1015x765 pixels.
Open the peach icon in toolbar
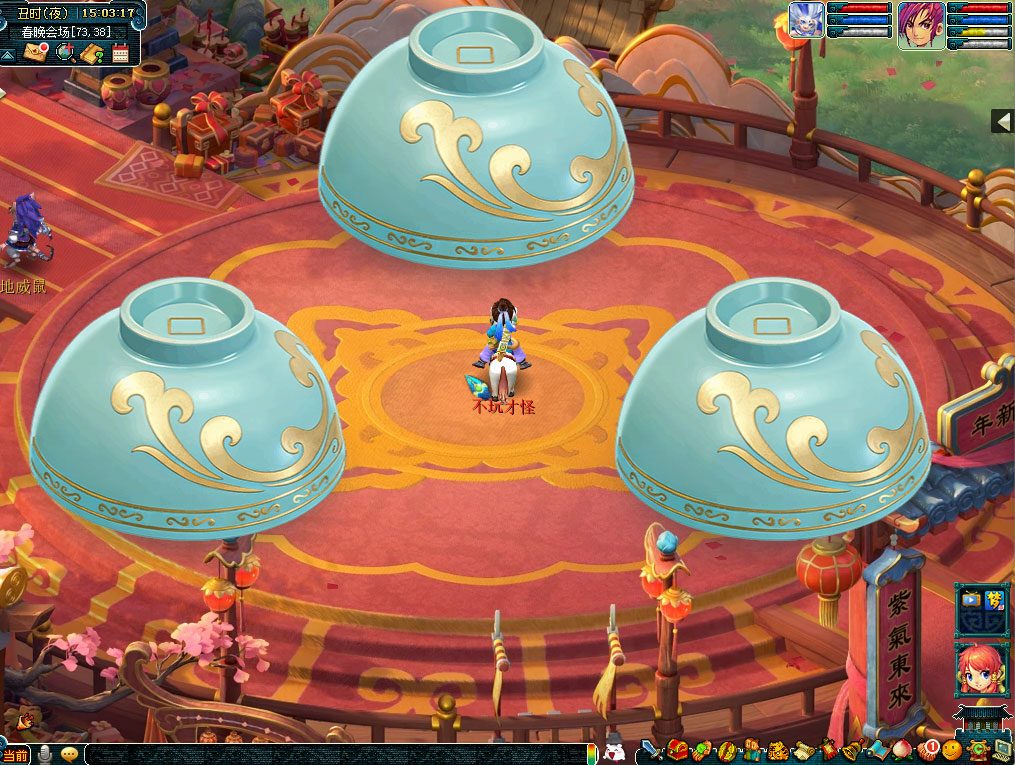902,749
